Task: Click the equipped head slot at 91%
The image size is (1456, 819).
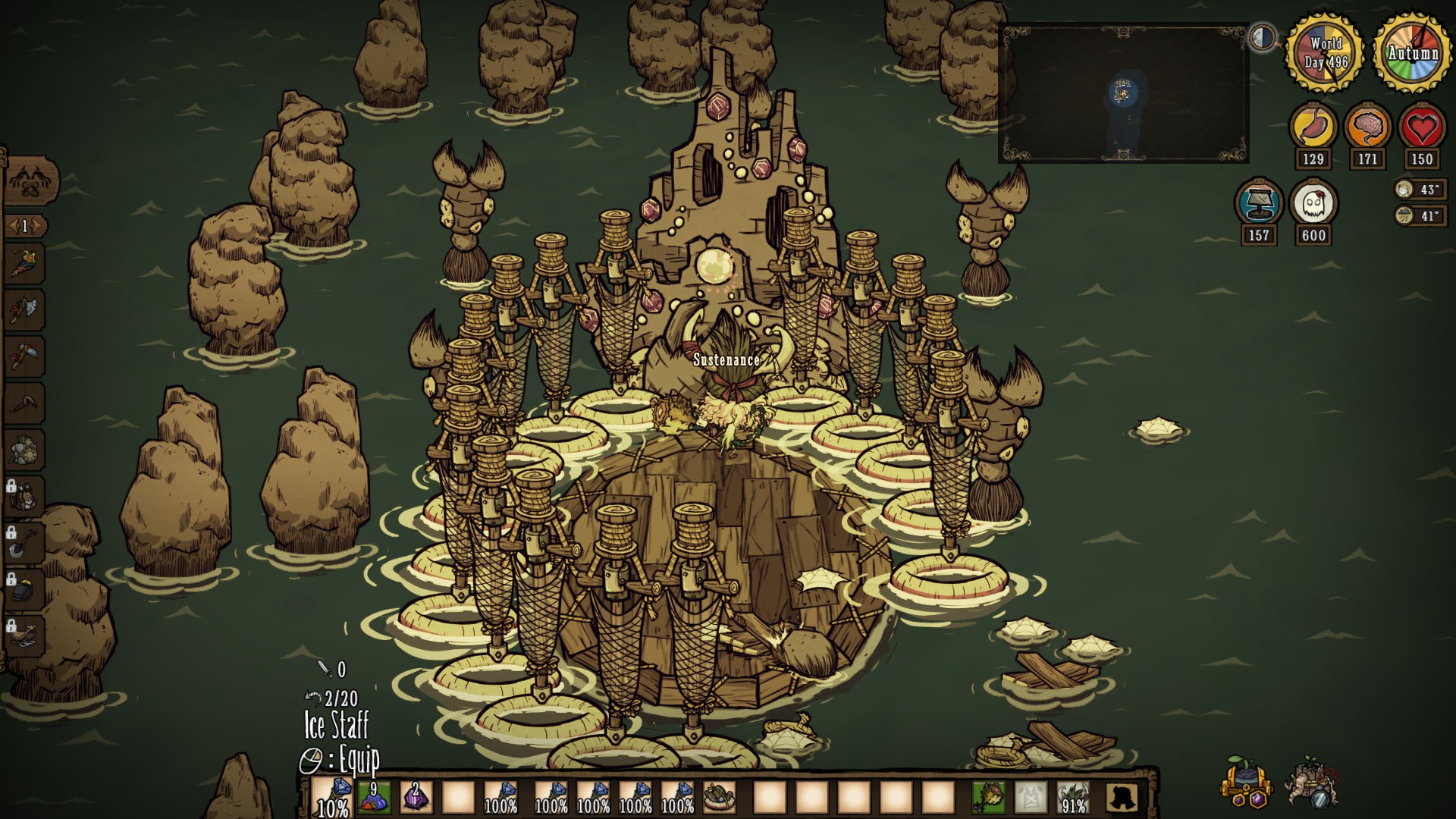Action: click(1072, 798)
